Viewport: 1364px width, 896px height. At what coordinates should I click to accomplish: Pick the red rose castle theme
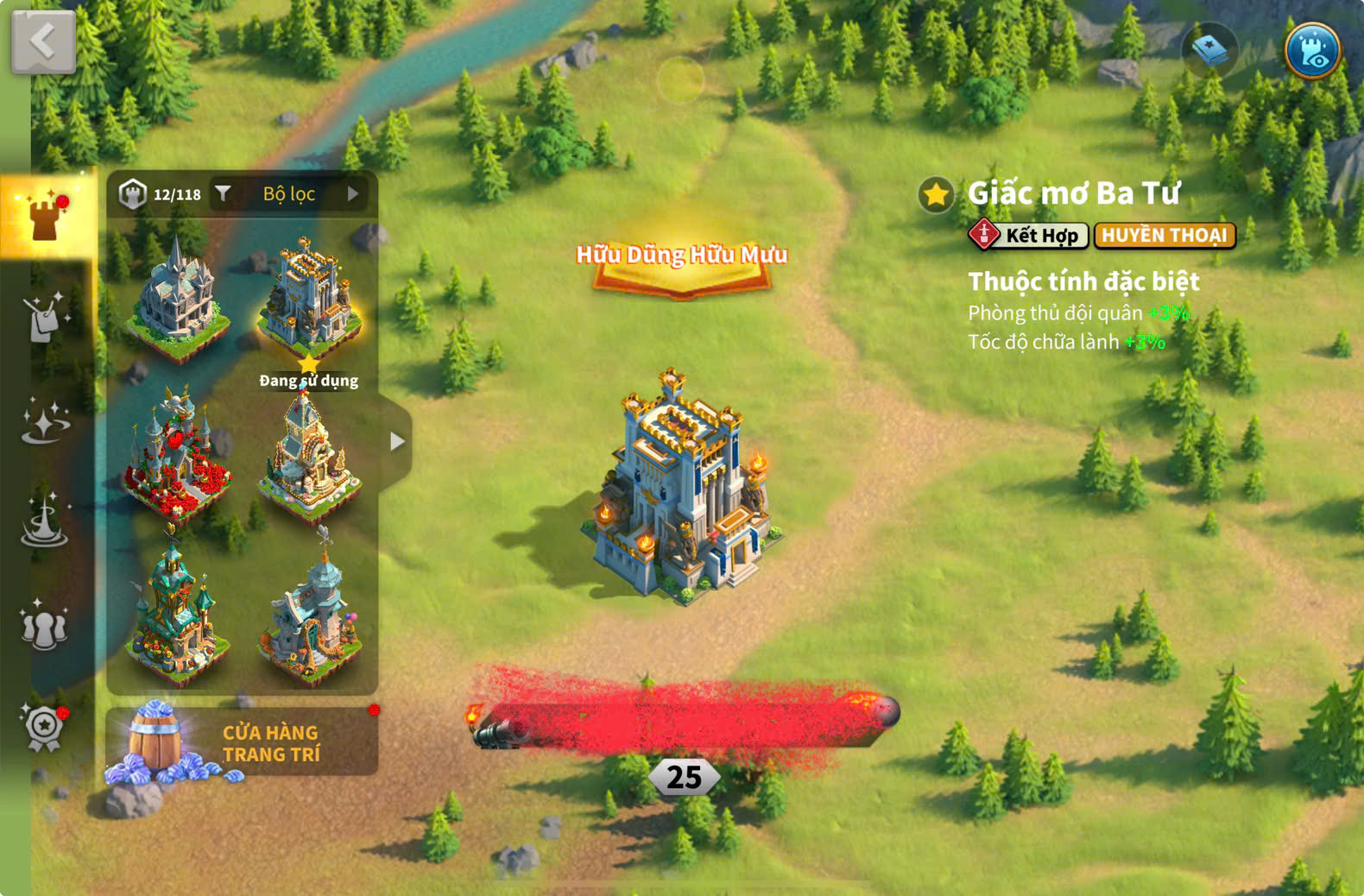pos(177,453)
